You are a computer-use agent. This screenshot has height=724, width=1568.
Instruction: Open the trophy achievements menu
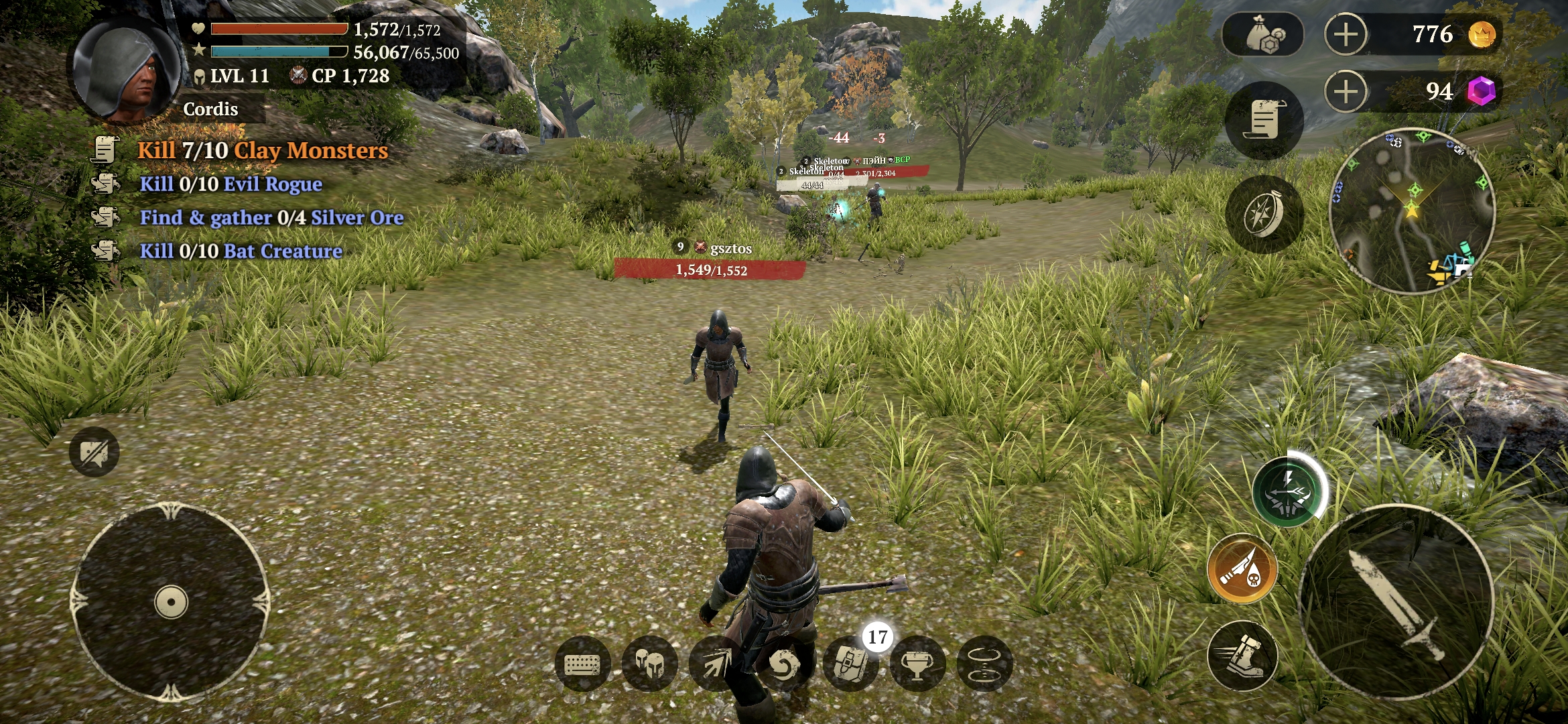click(917, 664)
